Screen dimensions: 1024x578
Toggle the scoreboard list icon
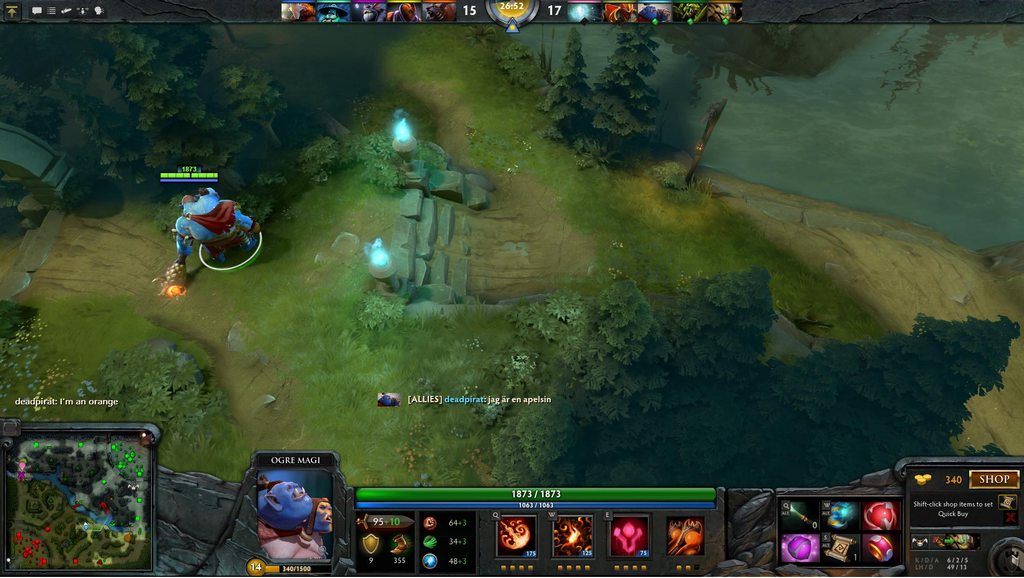51,11
